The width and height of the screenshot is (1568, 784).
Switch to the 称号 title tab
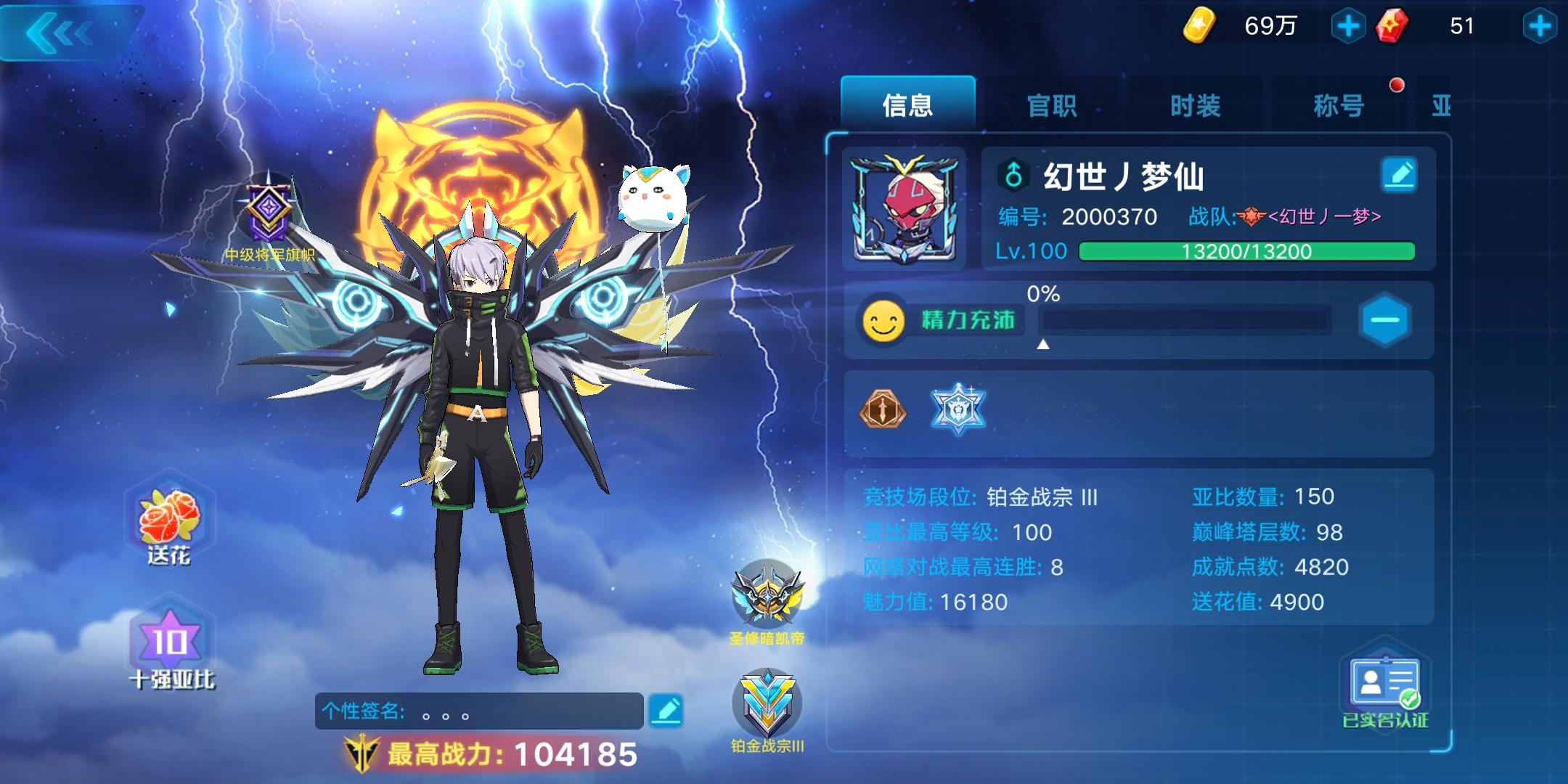pos(1338,104)
